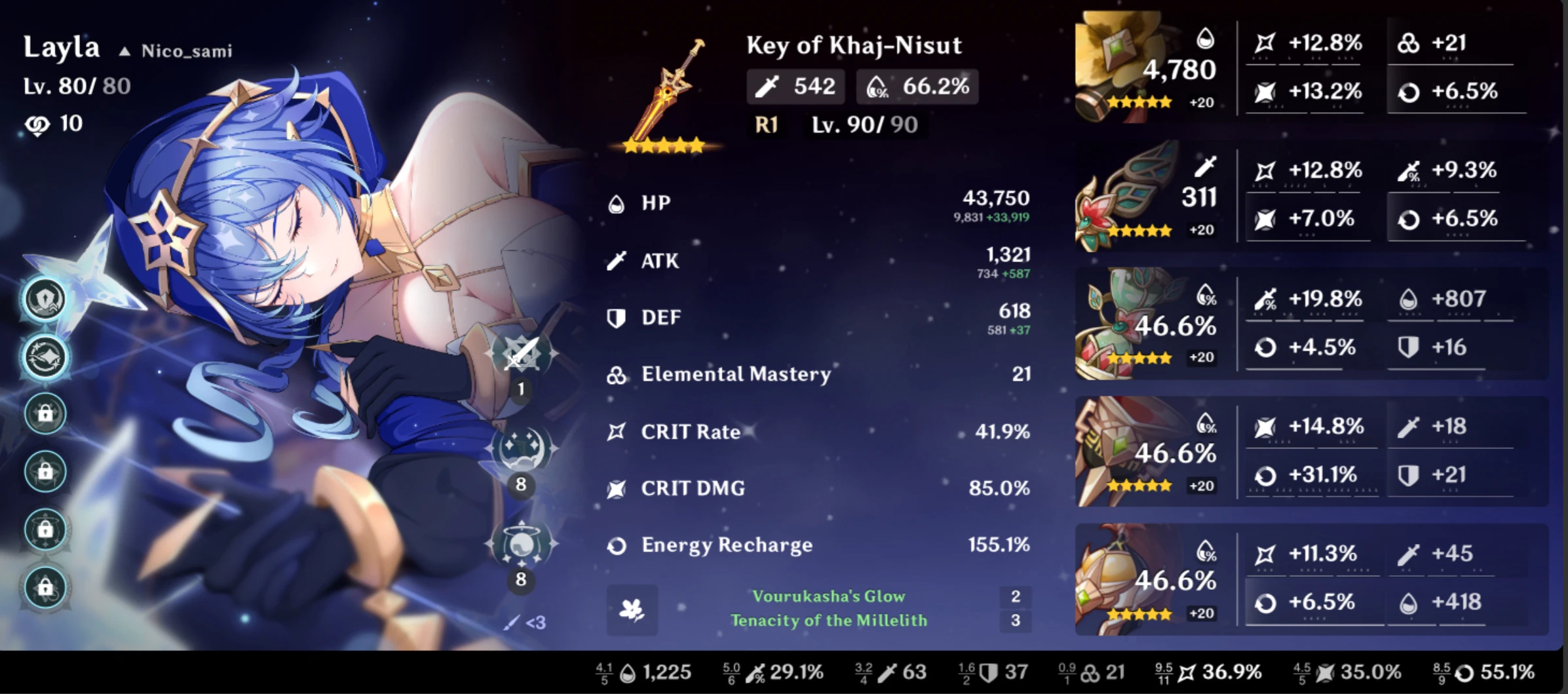1568x694 pixels.
Task: Toggle the first constellation icon
Action: [x=45, y=298]
